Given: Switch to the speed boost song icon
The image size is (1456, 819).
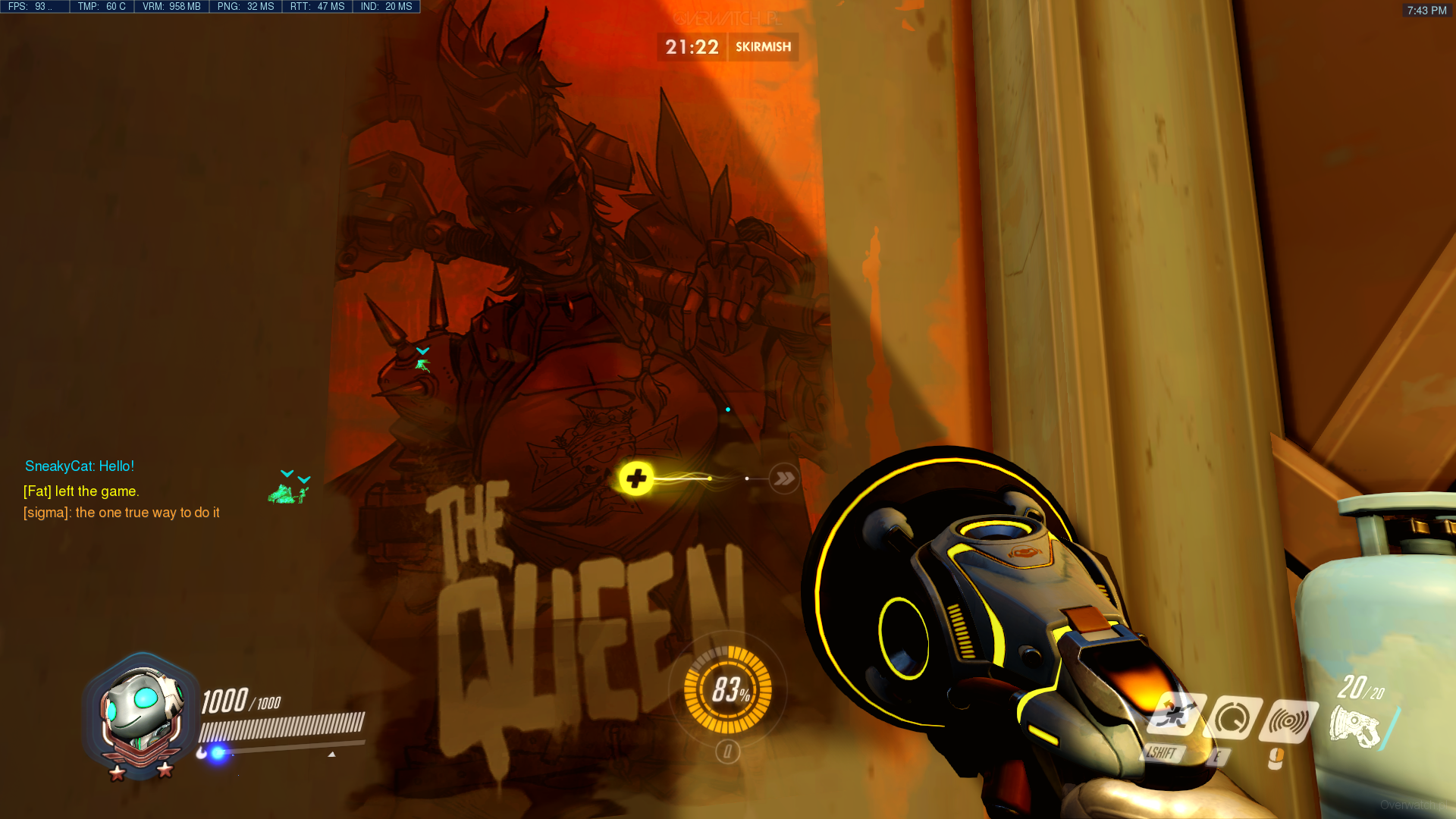Looking at the screenshot, I should (x=784, y=479).
